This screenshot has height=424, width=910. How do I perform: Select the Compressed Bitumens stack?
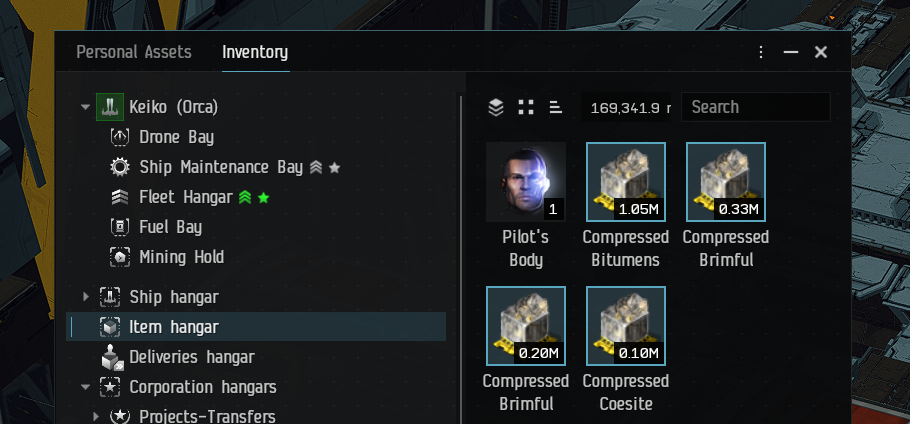click(626, 182)
